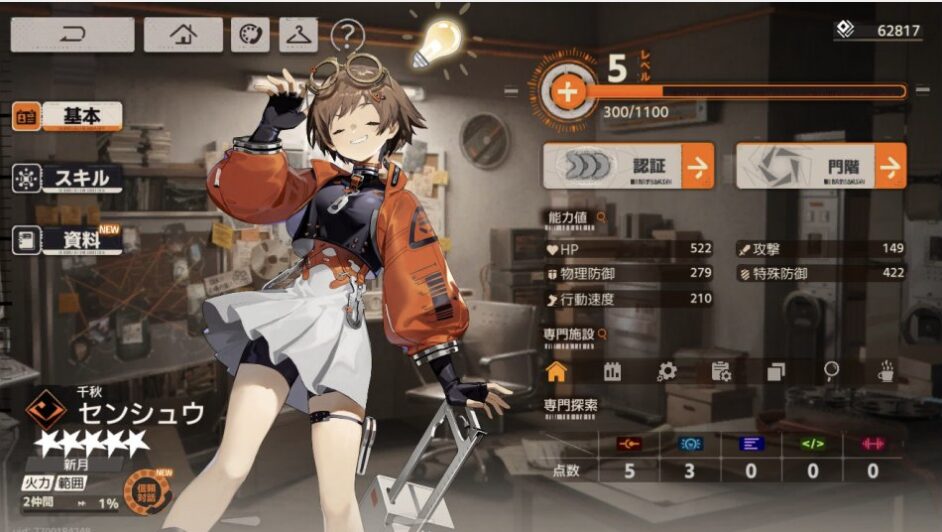Select the orange house facility icon

pos(557,371)
